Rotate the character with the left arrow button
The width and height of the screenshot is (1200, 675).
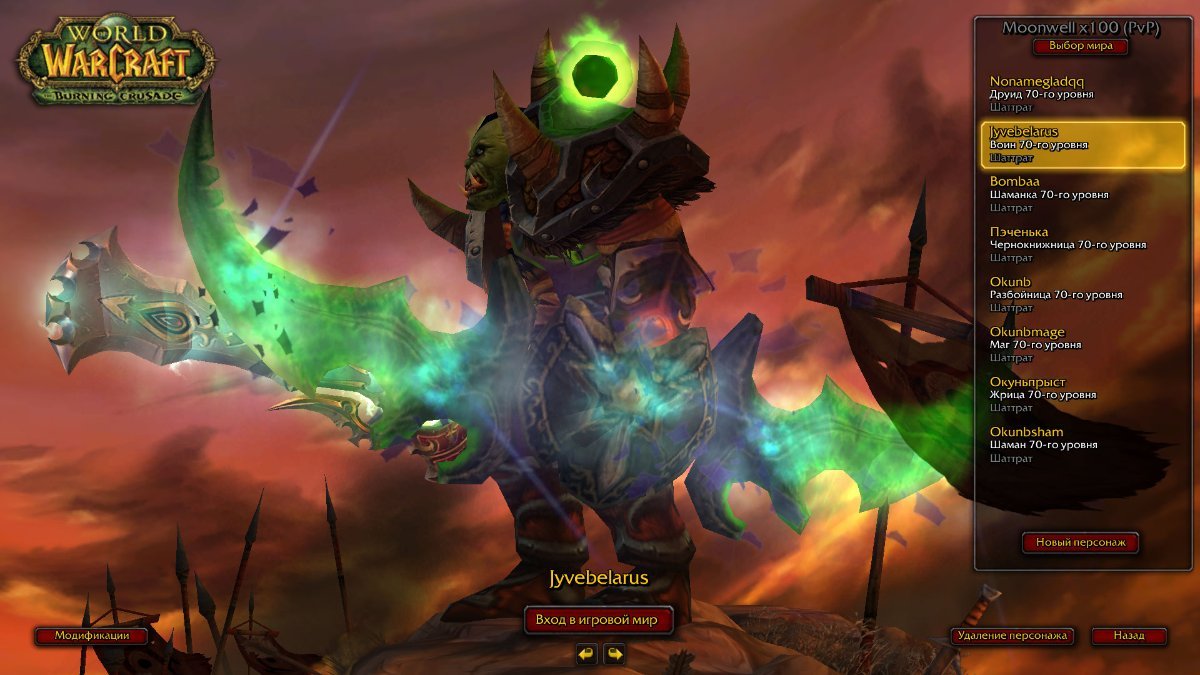tap(586, 654)
